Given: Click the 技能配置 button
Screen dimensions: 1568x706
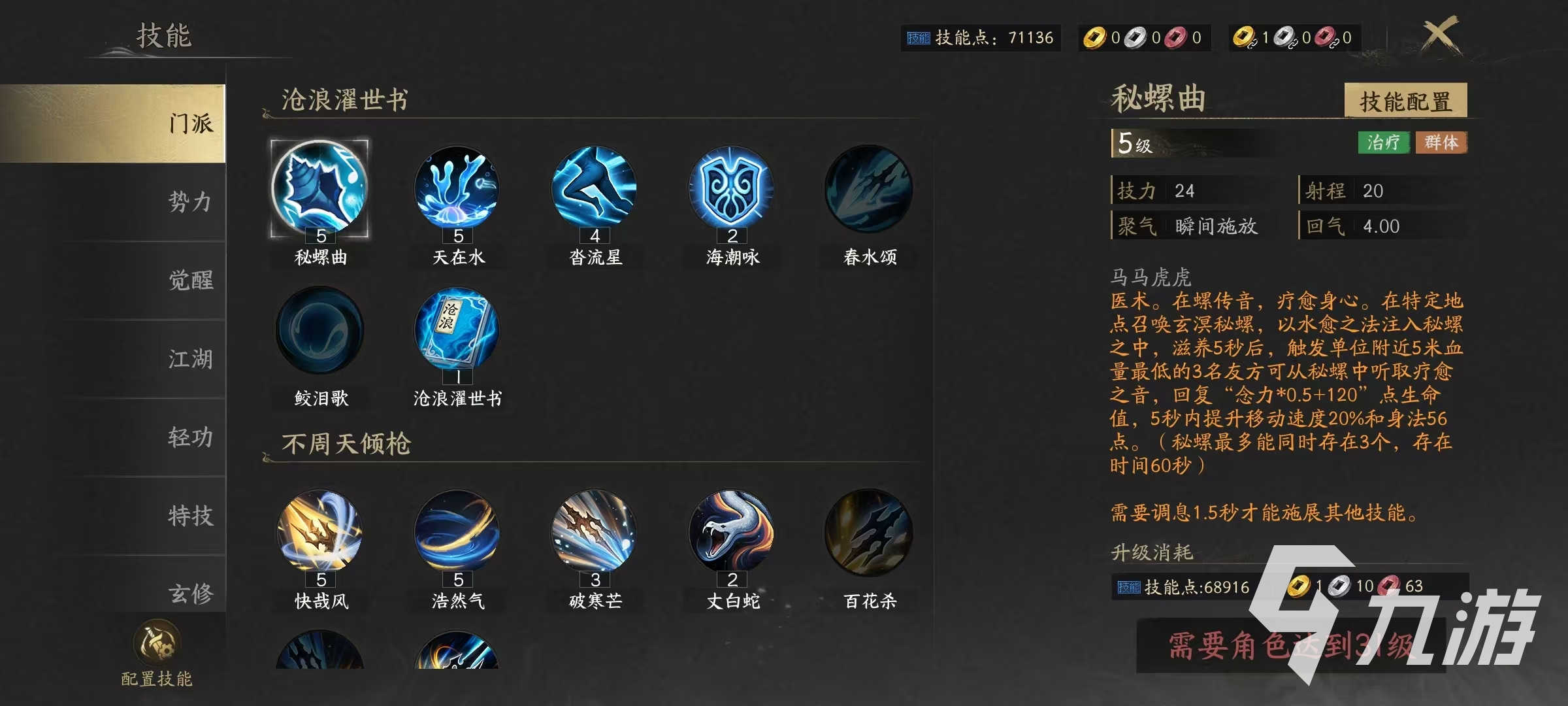Looking at the screenshot, I should pos(1408,101).
